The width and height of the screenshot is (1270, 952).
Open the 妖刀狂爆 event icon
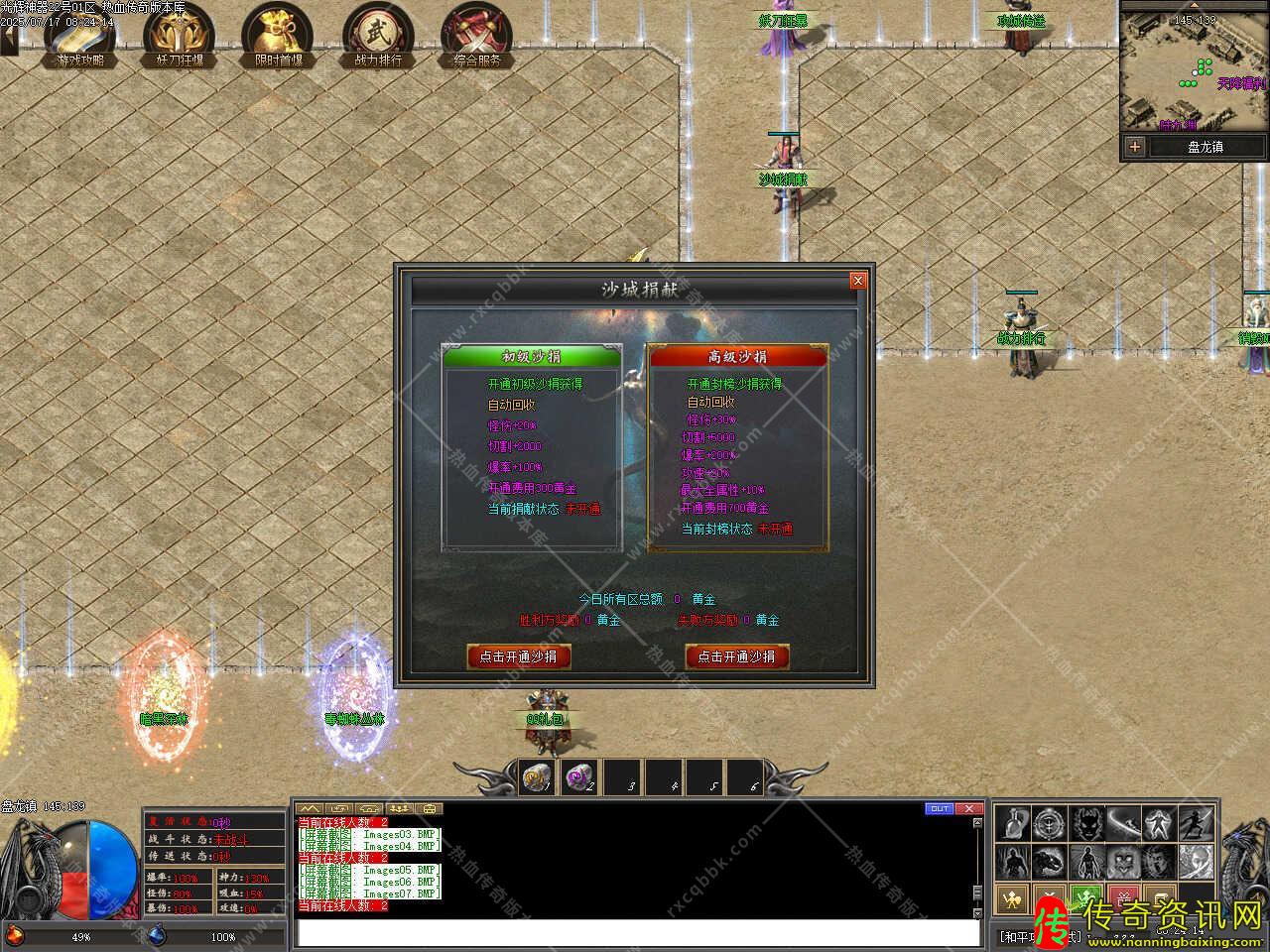(x=180, y=36)
